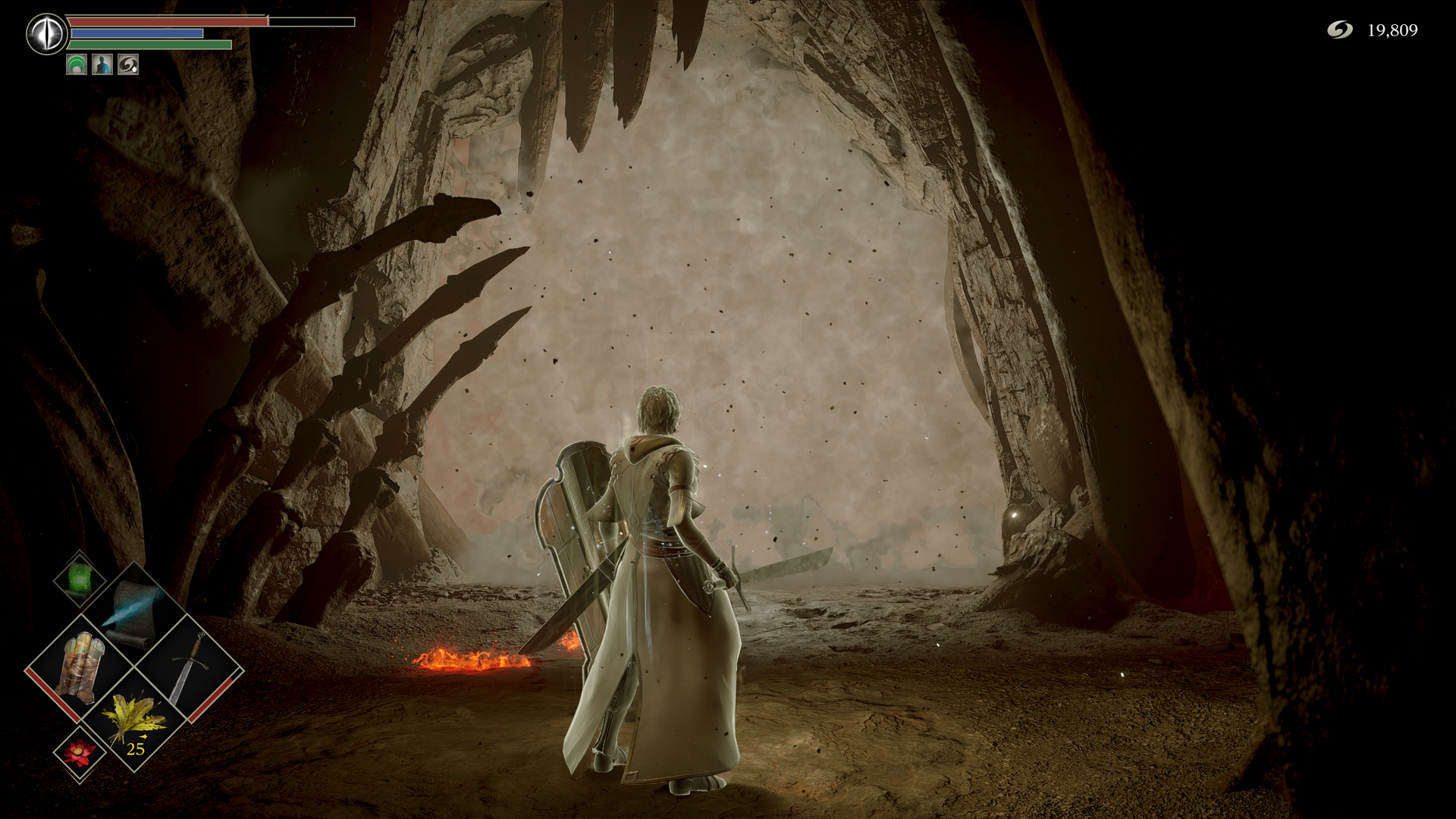The width and height of the screenshot is (1456, 819).
Task: Click the small red flower slot
Action: [x=80, y=752]
